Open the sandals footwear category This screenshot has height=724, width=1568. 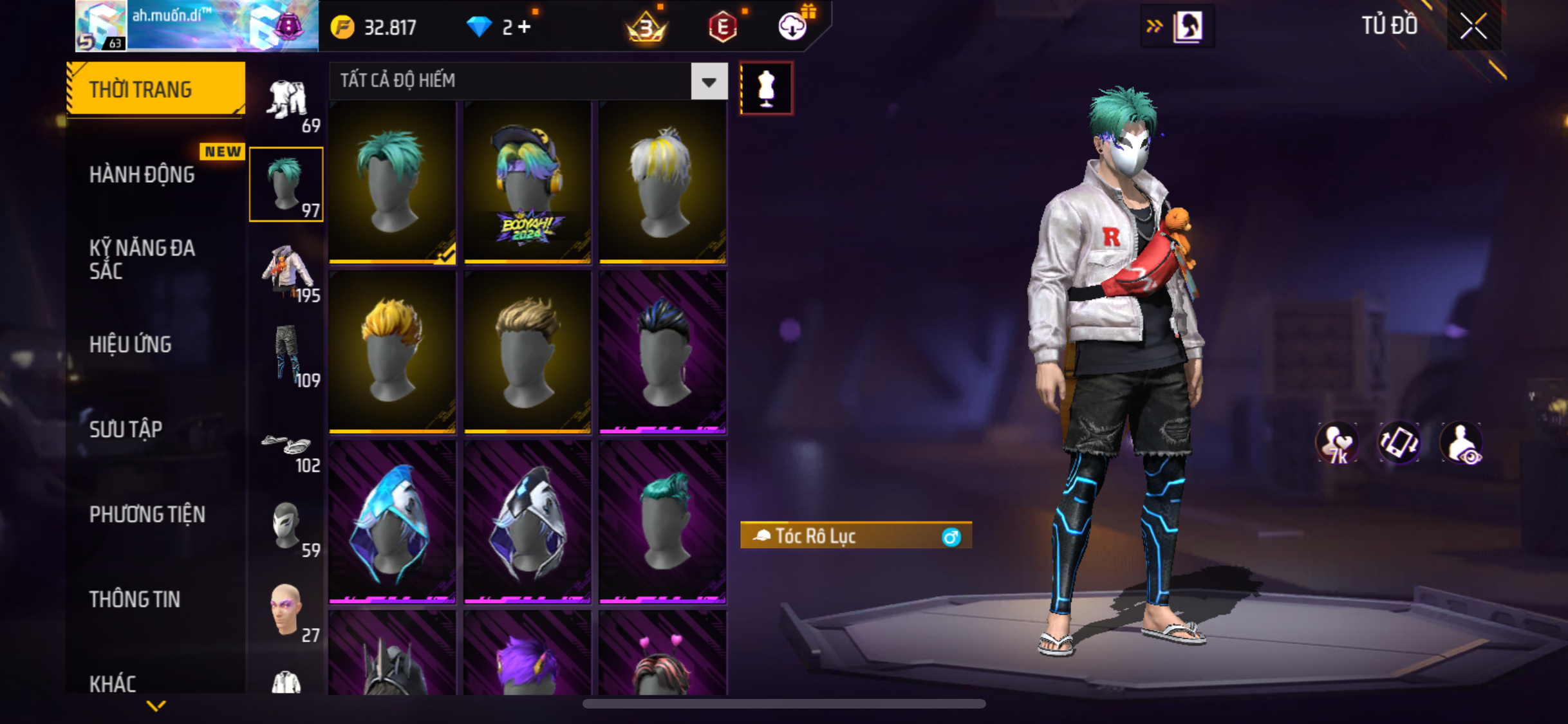(x=287, y=450)
